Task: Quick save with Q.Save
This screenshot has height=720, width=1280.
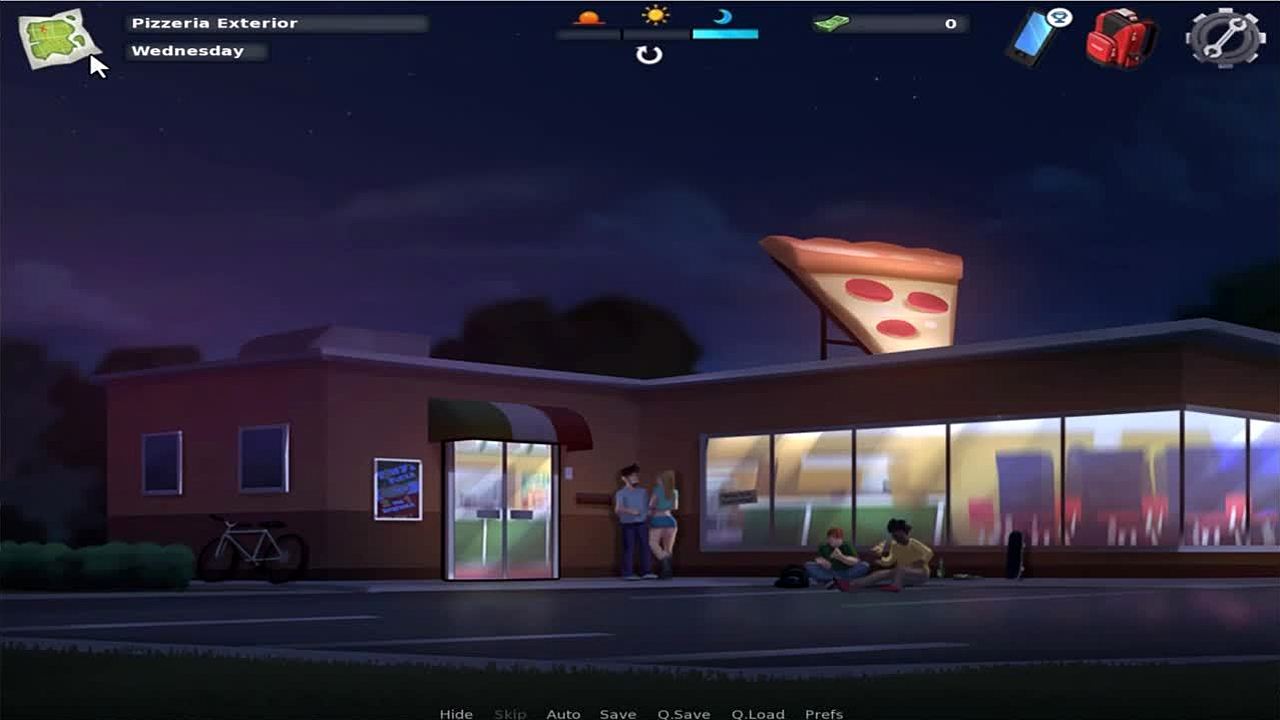Action: [683, 713]
